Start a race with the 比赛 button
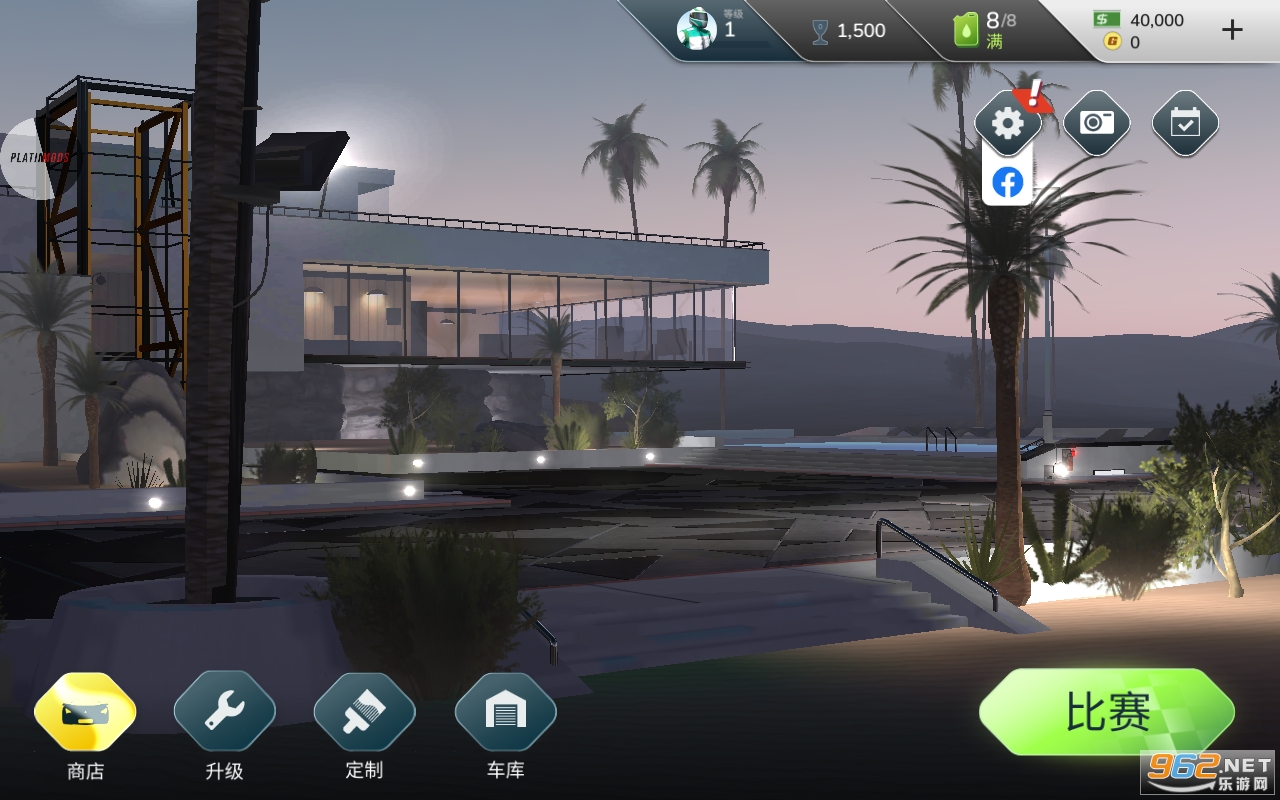This screenshot has width=1280, height=800. pos(1106,712)
